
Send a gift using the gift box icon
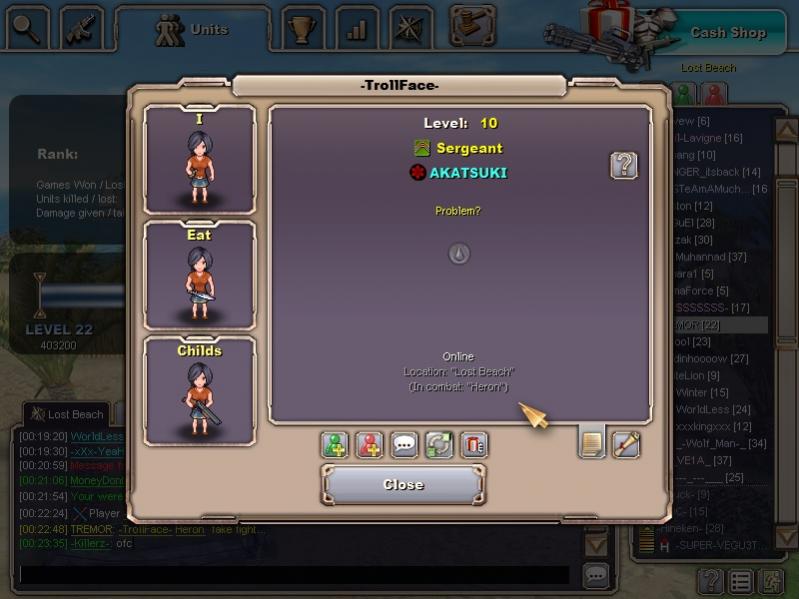[x=474, y=445]
